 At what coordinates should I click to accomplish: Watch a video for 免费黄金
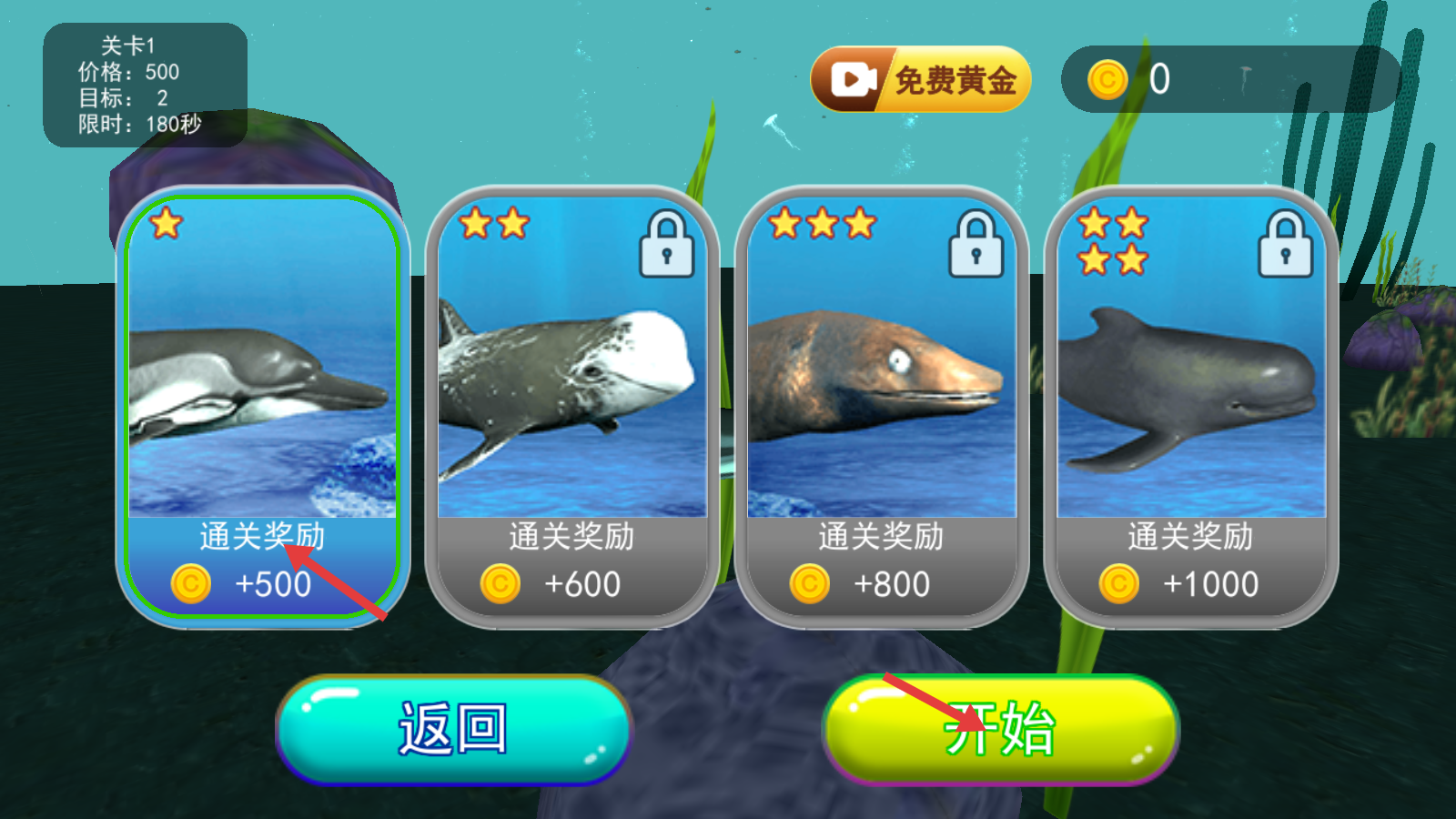(x=920, y=80)
